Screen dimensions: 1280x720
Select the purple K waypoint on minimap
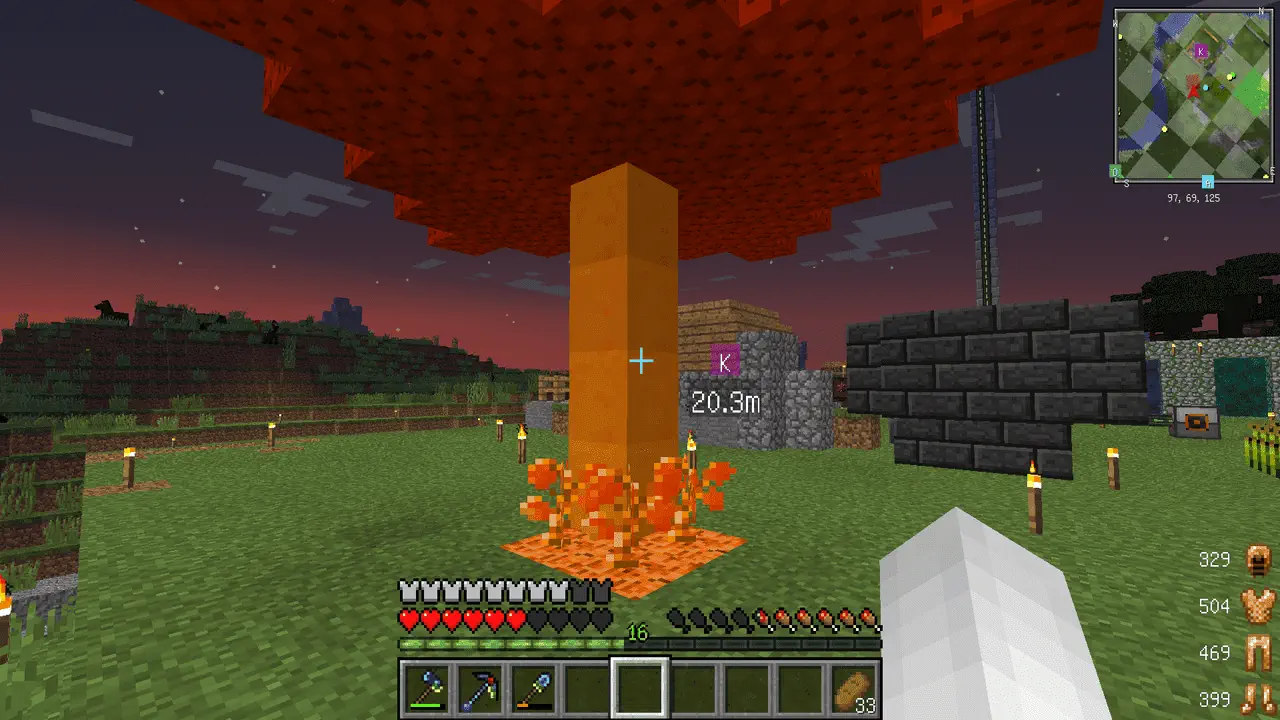coord(1201,51)
